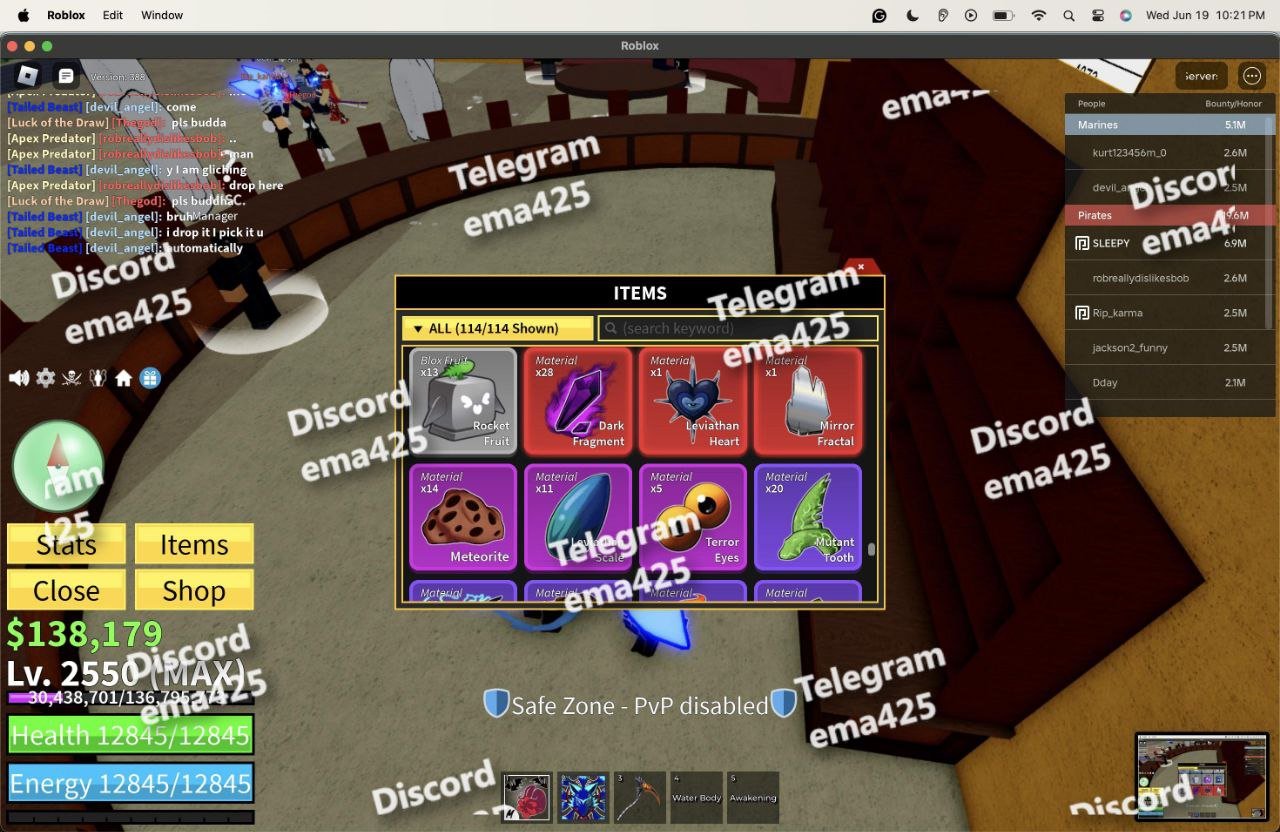
Task: Close the Items window with the red X
Action: coord(861,267)
